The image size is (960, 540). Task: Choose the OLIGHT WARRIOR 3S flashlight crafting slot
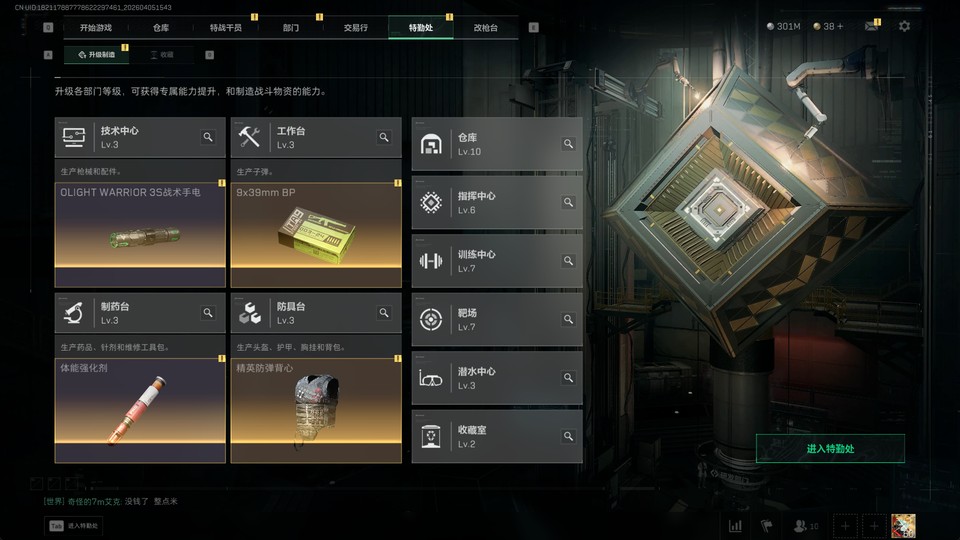coord(140,235)
